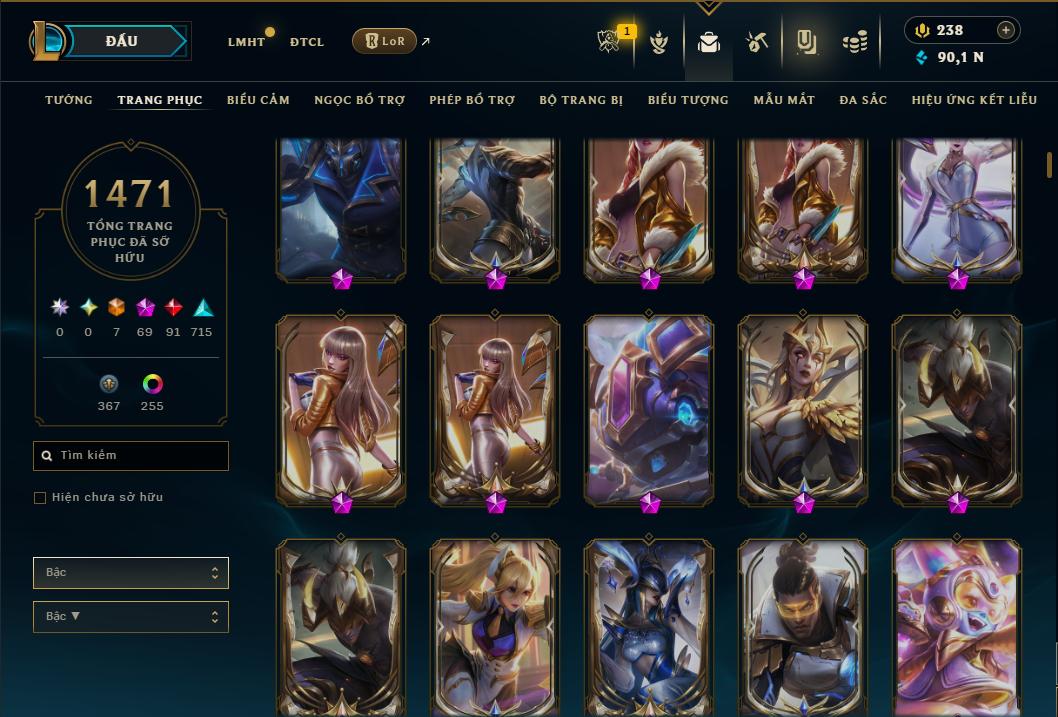The image size is (1058, 717).
Task: Click the Tìm kiếm search box
Action: (x=131, y=456)
